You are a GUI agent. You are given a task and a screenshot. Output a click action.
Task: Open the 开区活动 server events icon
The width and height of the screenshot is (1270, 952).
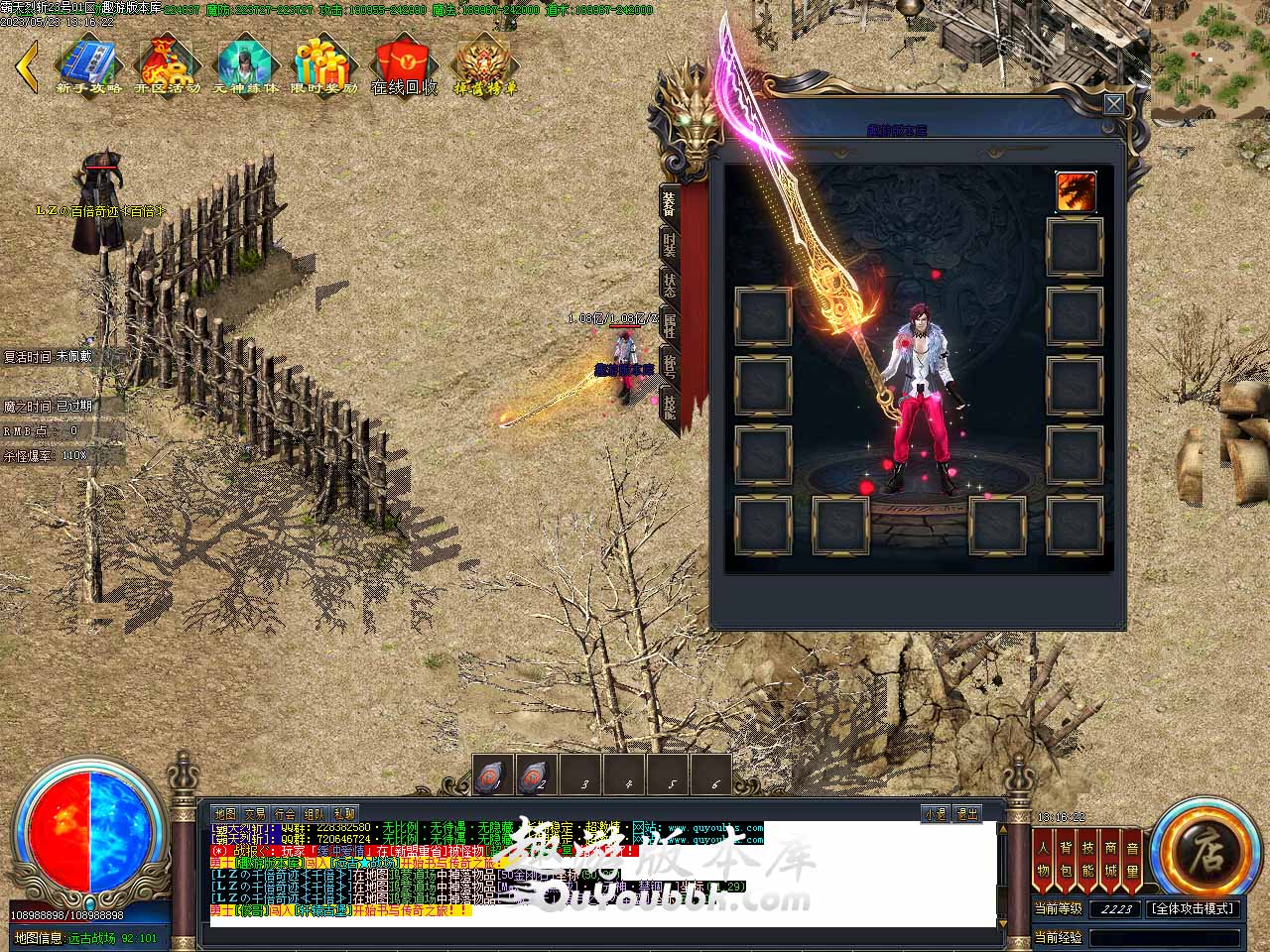tap(168, 65)
